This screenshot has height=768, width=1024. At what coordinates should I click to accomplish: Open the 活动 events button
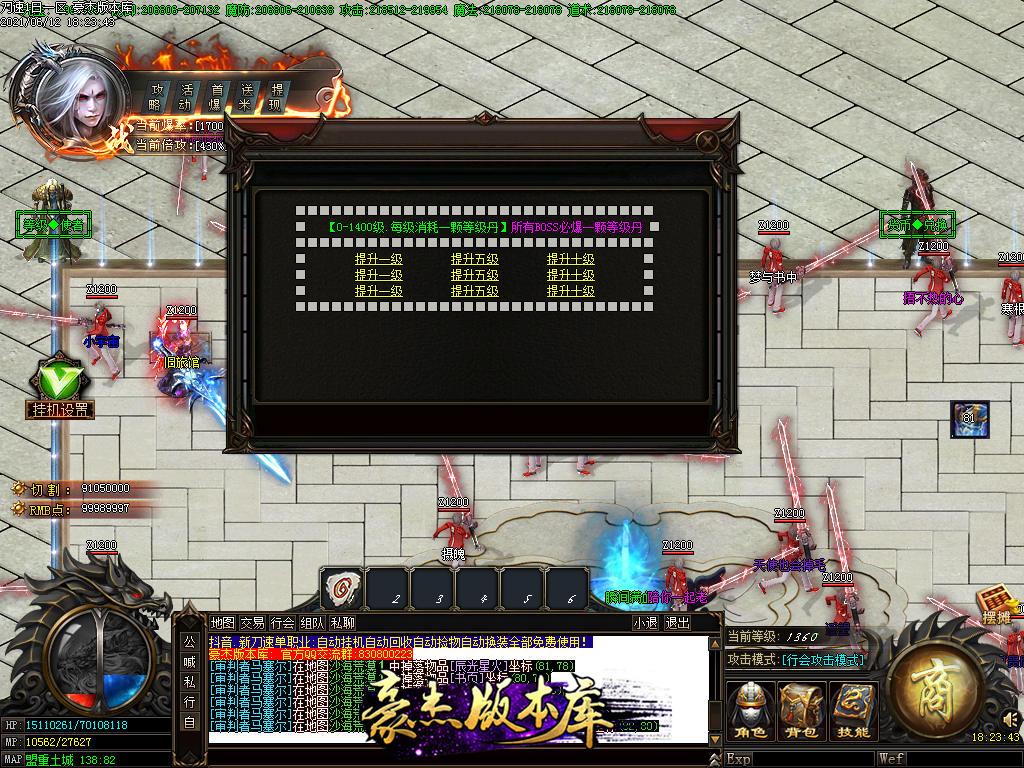pos(186,96)
